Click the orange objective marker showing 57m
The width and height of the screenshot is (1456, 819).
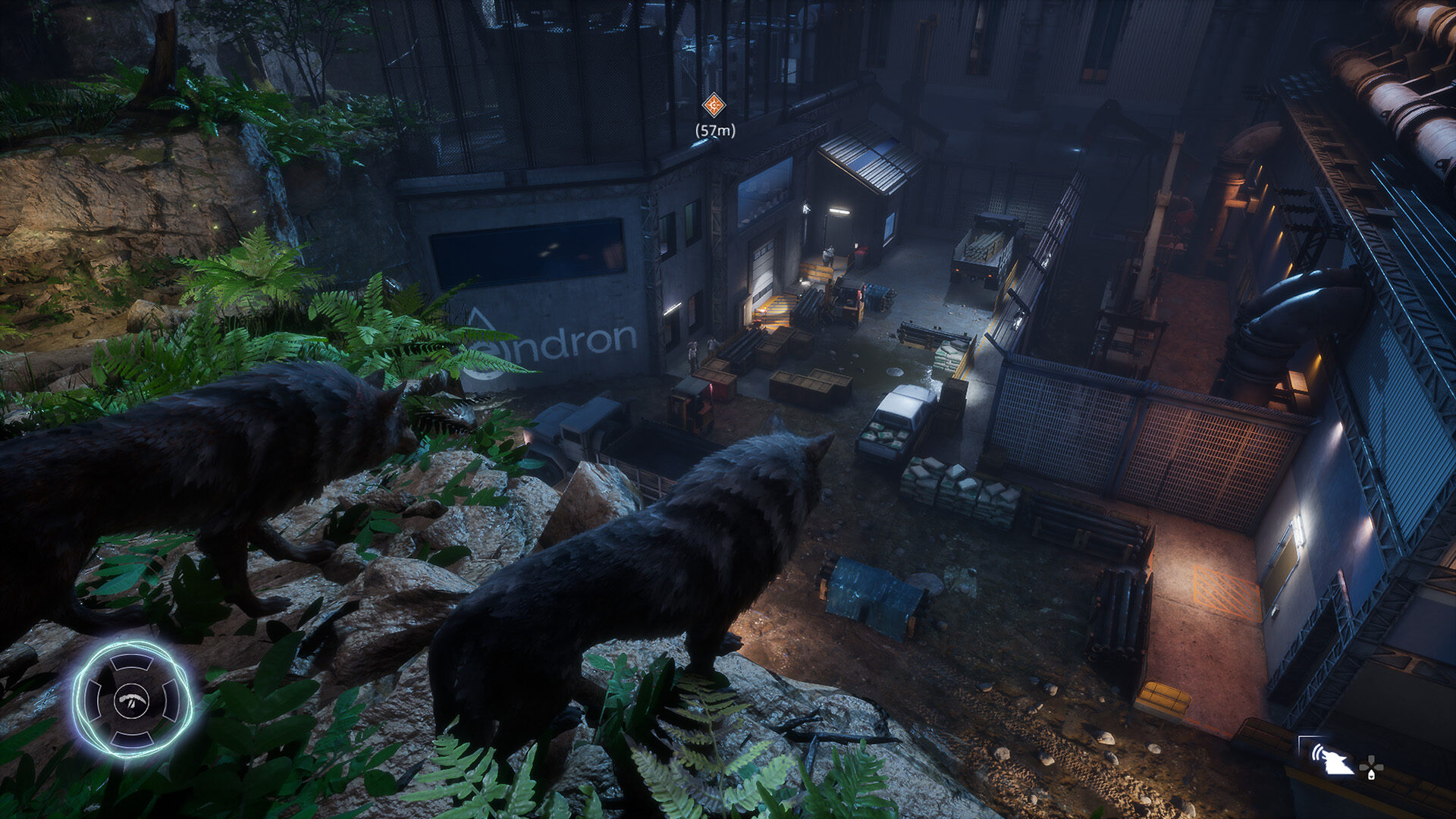(x=714, y=105)
